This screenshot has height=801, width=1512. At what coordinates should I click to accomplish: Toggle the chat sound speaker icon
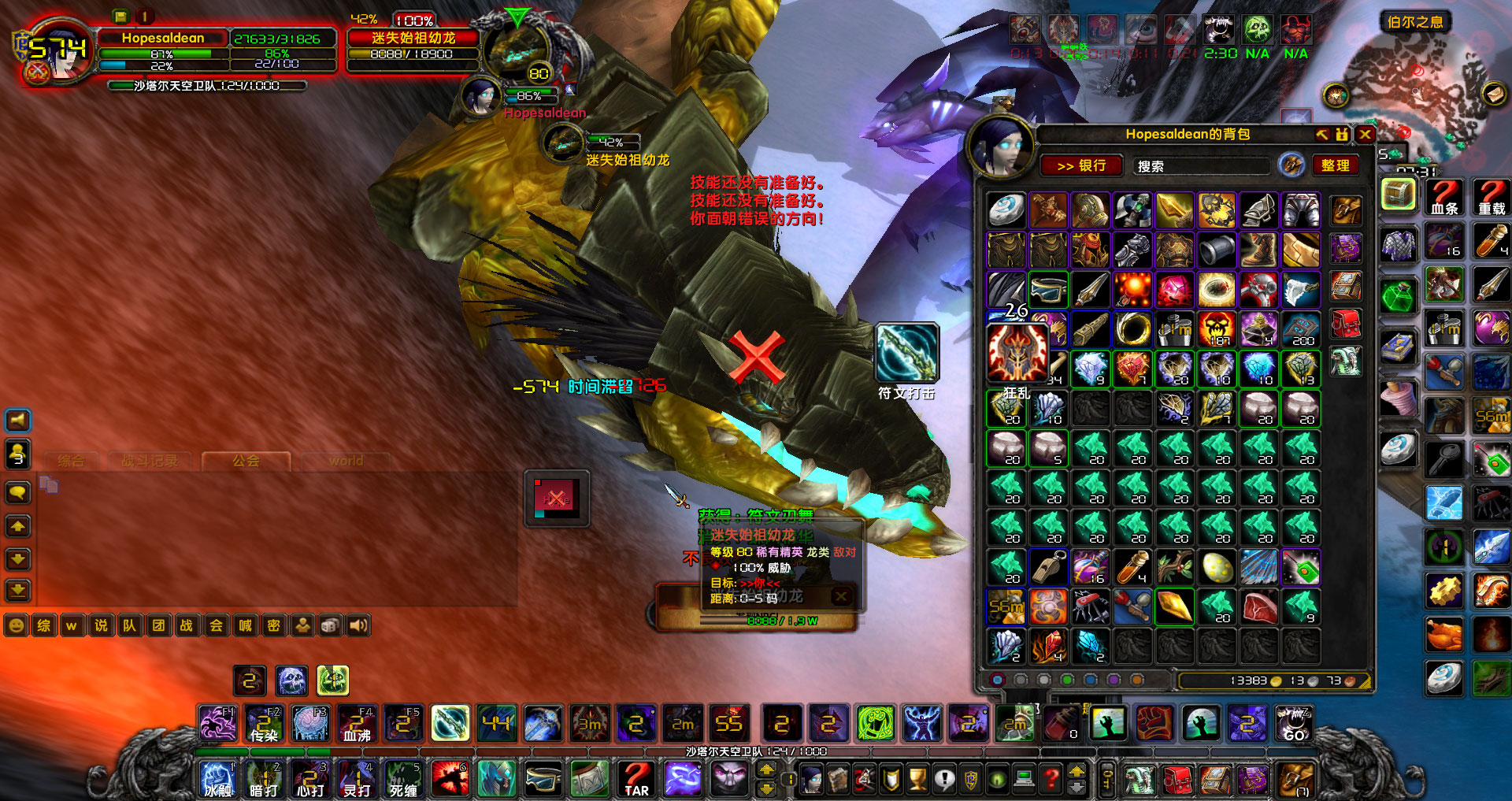click(359, 625)
